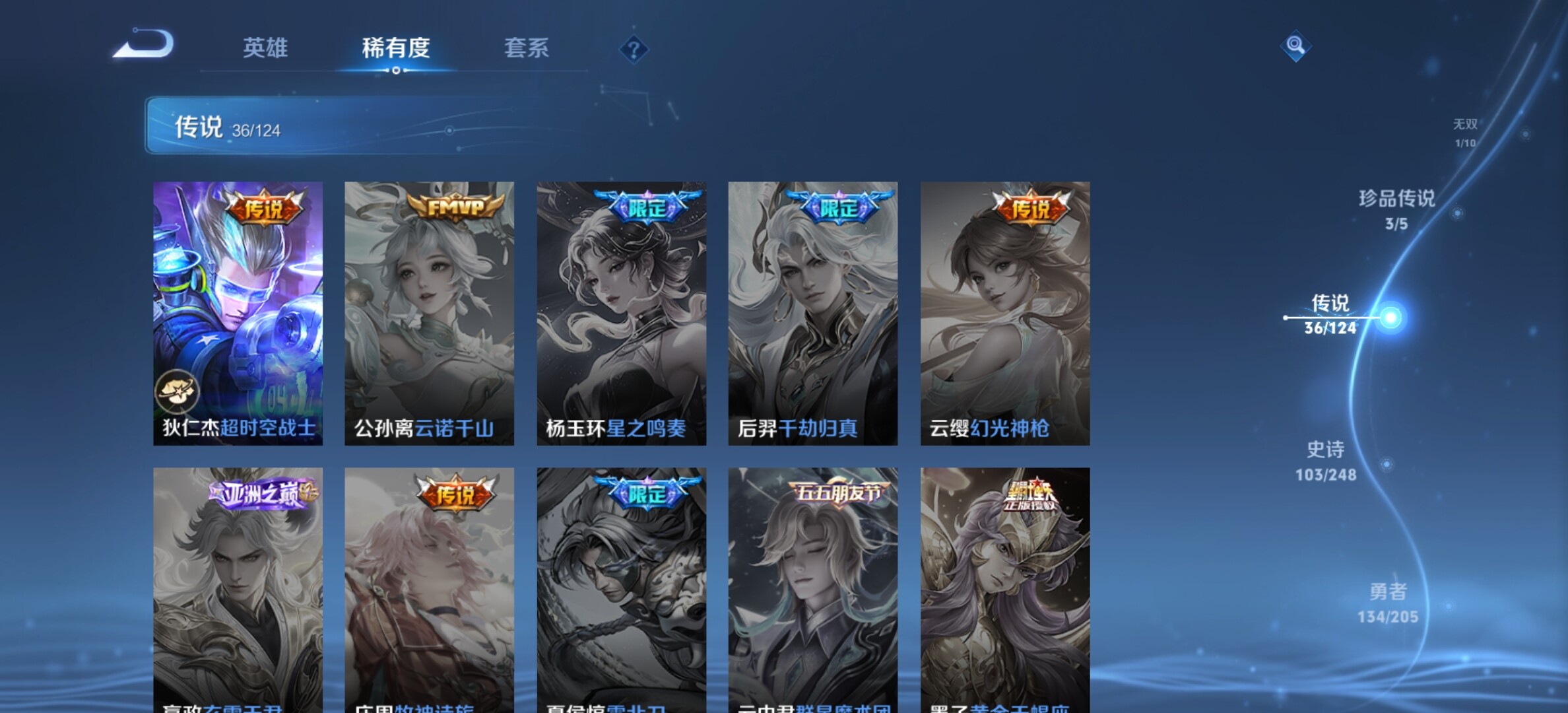Jump to the 珍品传说 rarity section
This screenshot has height=713, width=1568.
point(1396,209)
